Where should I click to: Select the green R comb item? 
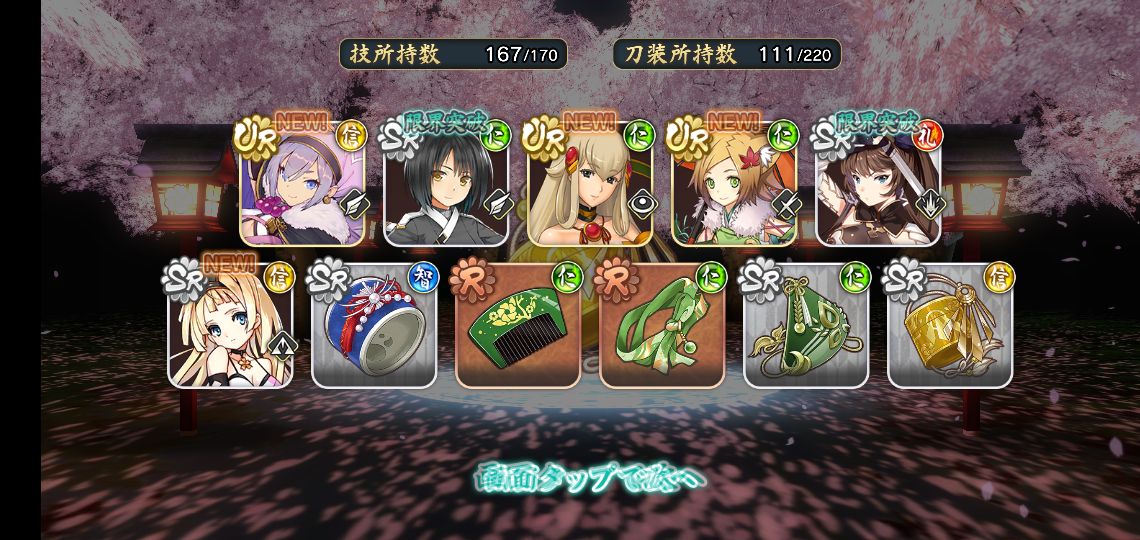tap(518, 327)
